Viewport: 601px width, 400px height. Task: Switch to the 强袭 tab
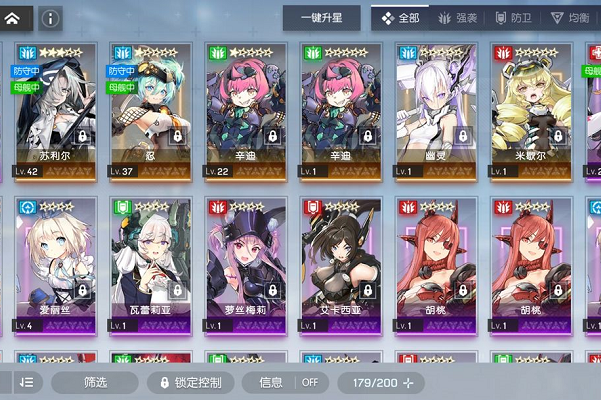[457, 18]
